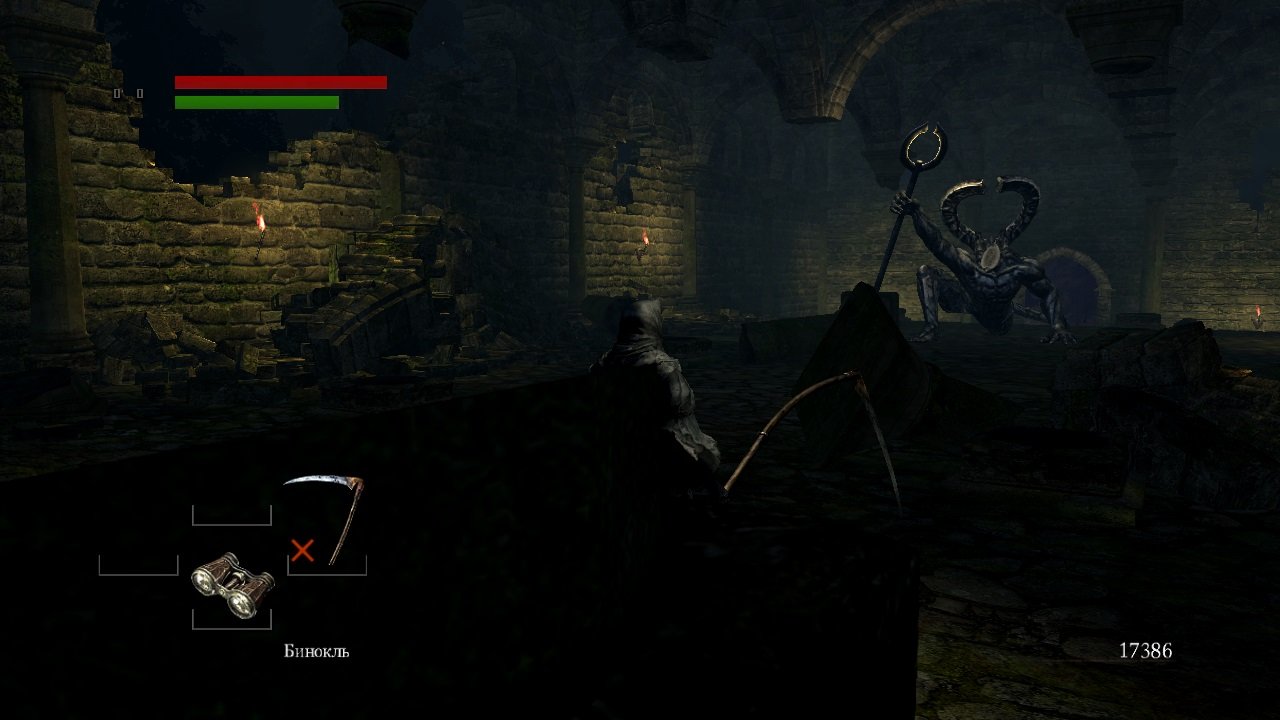1280x720 pixels.
Task: Click the Бинокль item label text
Action: tap(315, 651)
